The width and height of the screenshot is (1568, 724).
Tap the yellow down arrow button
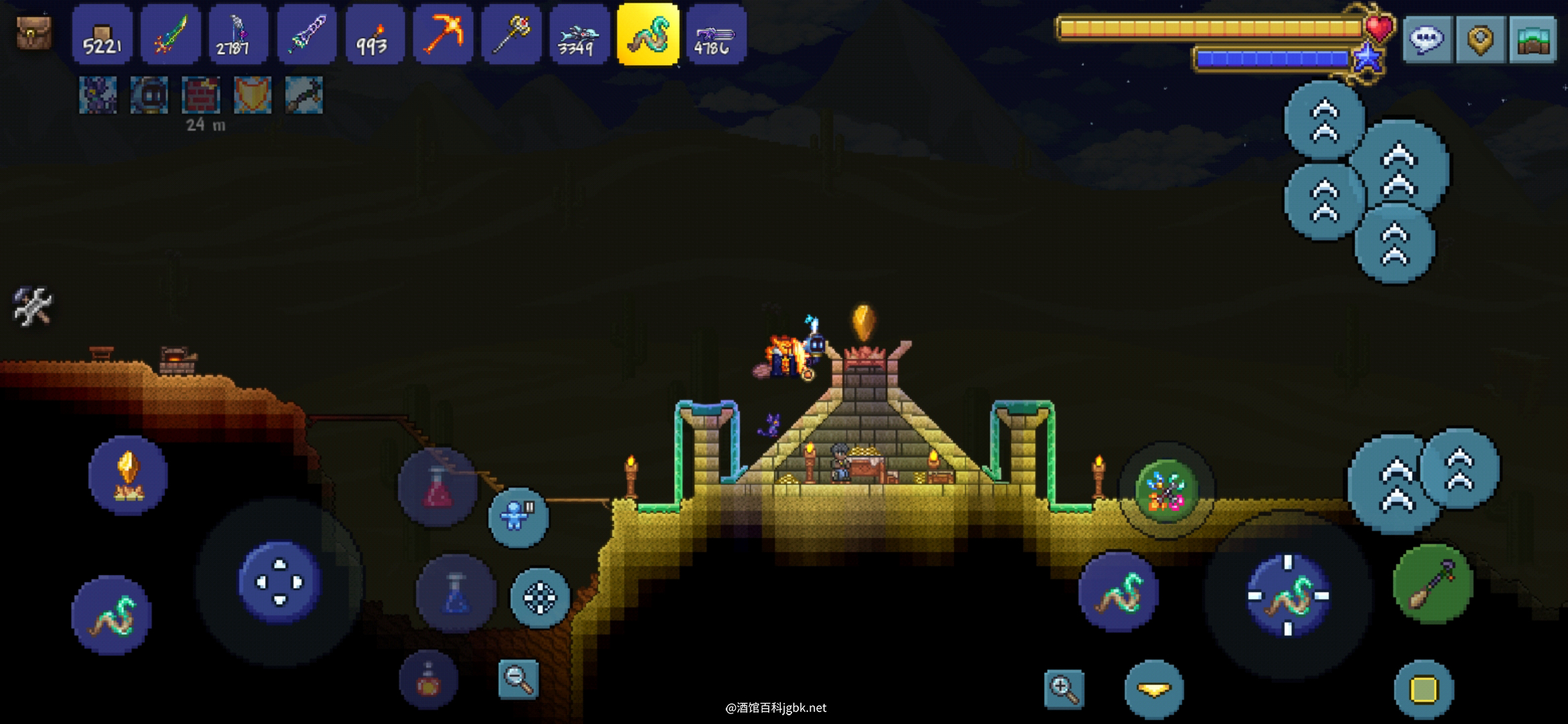tap(1154, 689)
